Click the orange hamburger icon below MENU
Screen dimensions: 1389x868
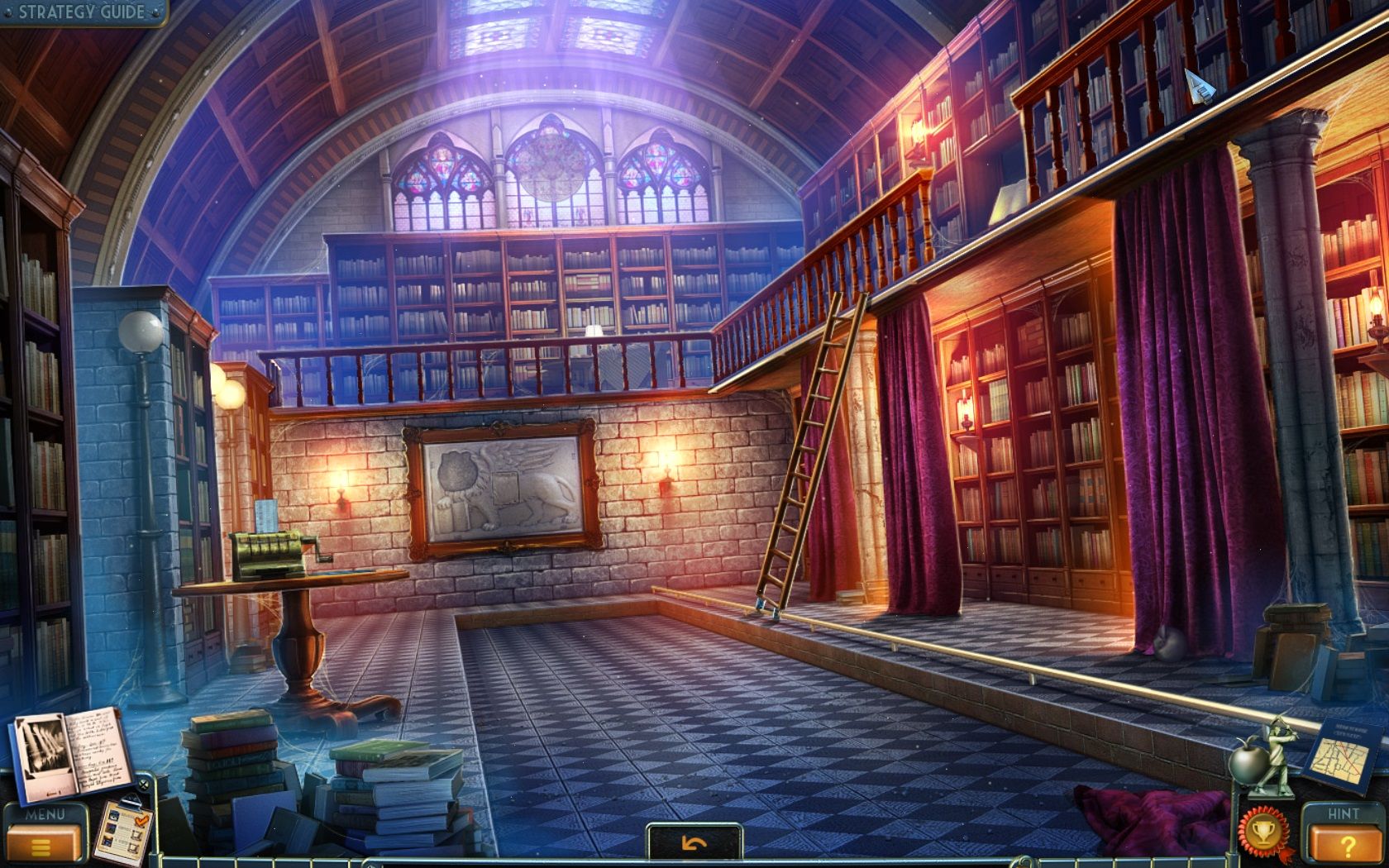click(x=43, y=842)
